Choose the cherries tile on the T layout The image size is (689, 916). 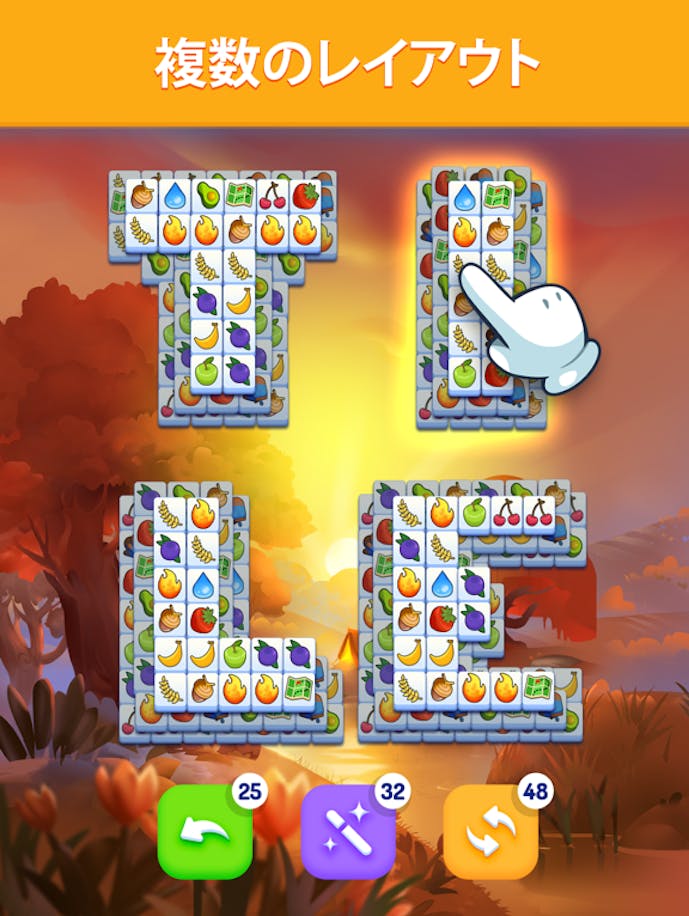[x=271, y=196]
